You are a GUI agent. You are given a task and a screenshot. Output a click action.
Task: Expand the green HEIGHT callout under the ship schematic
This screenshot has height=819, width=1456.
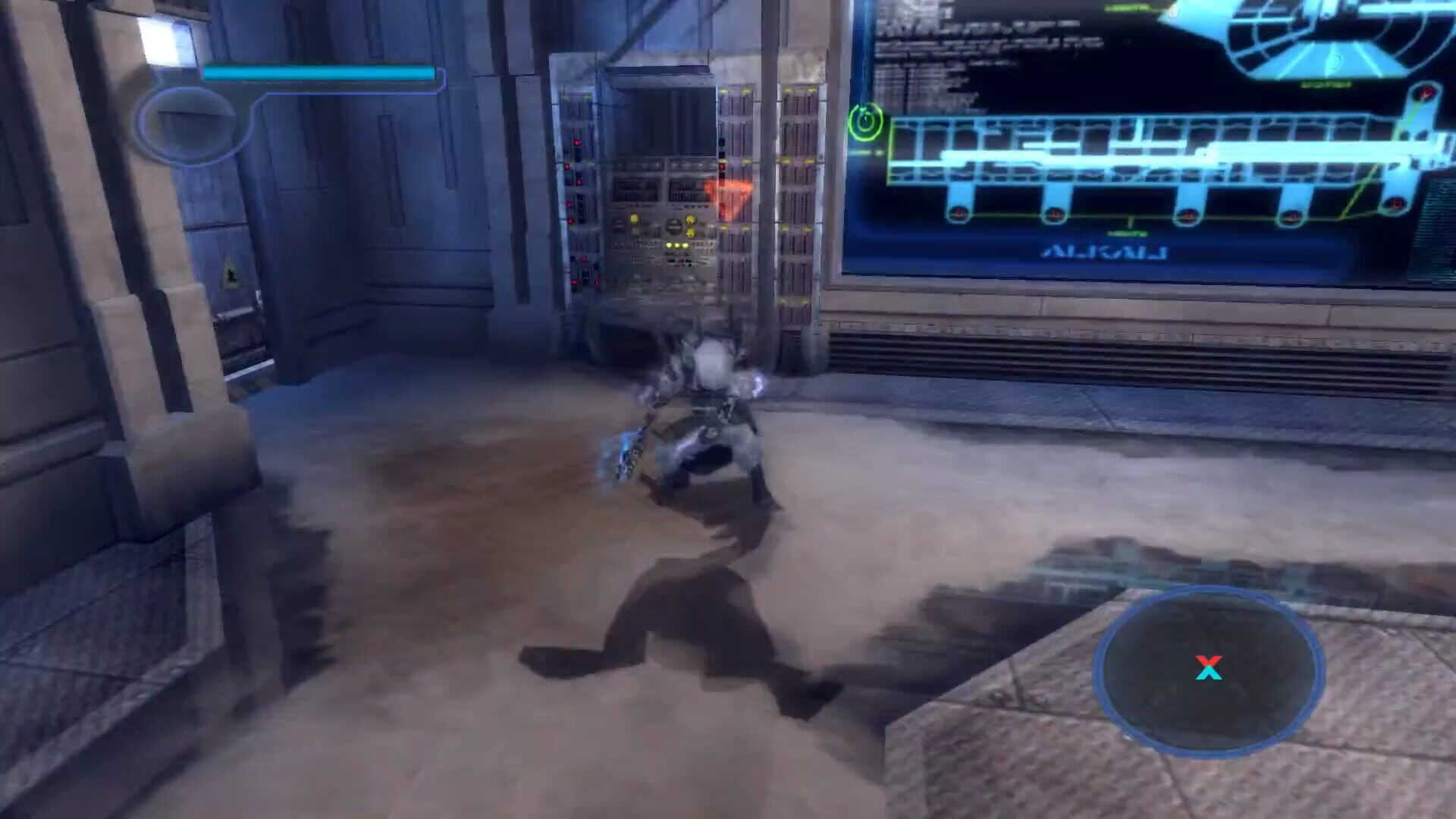pos(1129,234)
